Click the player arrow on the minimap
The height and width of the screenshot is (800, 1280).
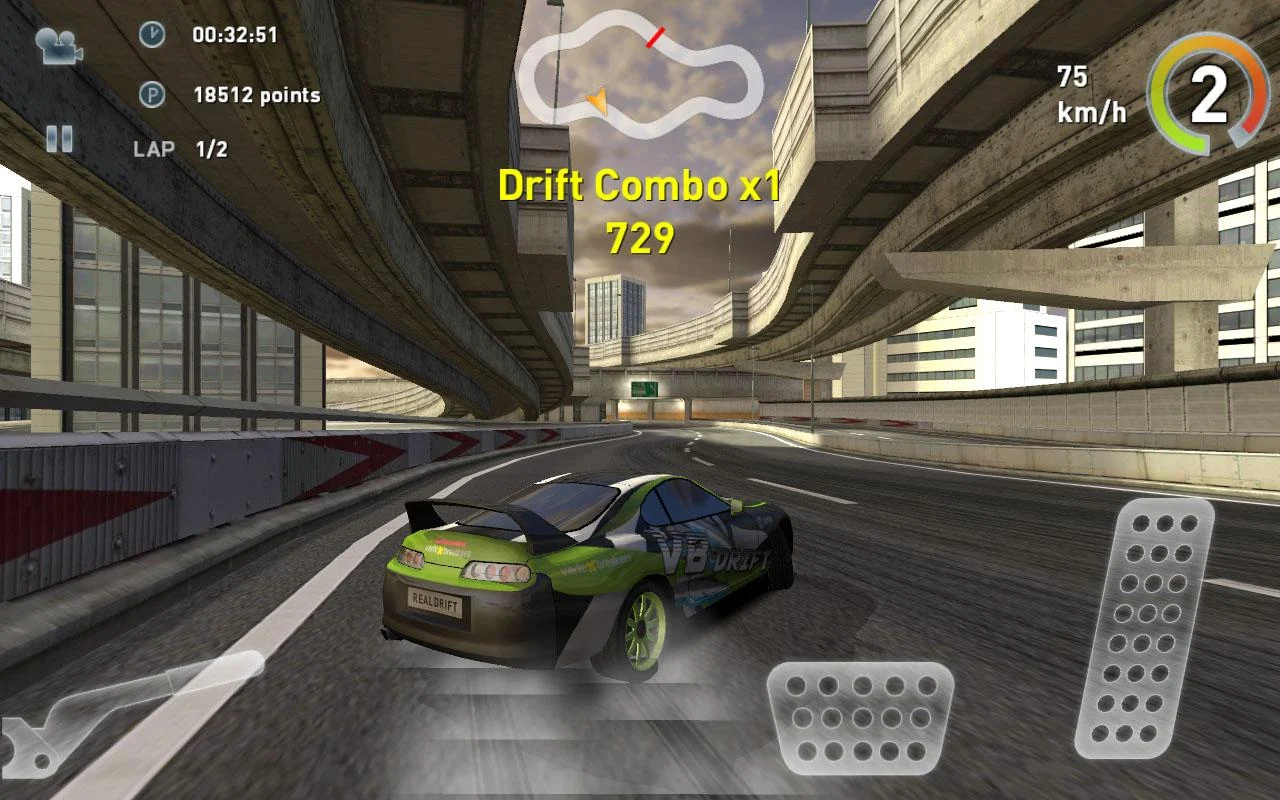[x=597, y=97]
